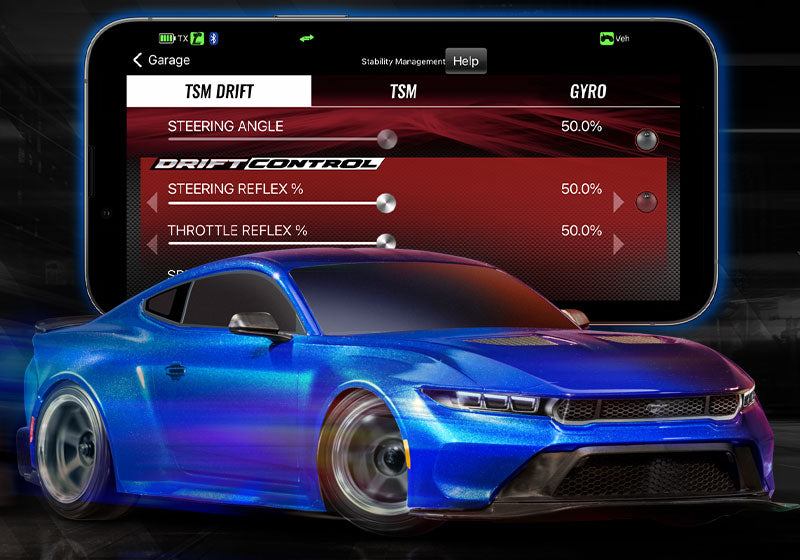Screen dimensions: 800x560
Task: Click the round knob button beside Steering Reflex
Action: point(647,202)
